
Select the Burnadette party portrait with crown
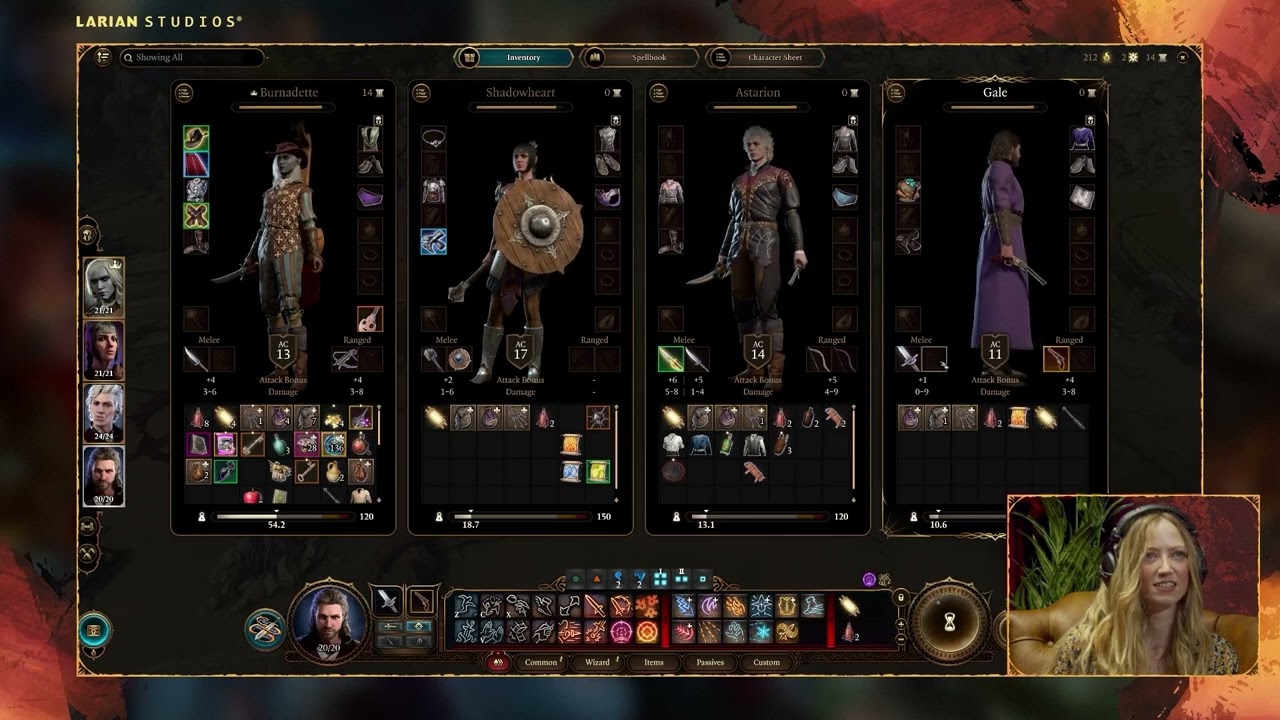(x=104, y=287)
